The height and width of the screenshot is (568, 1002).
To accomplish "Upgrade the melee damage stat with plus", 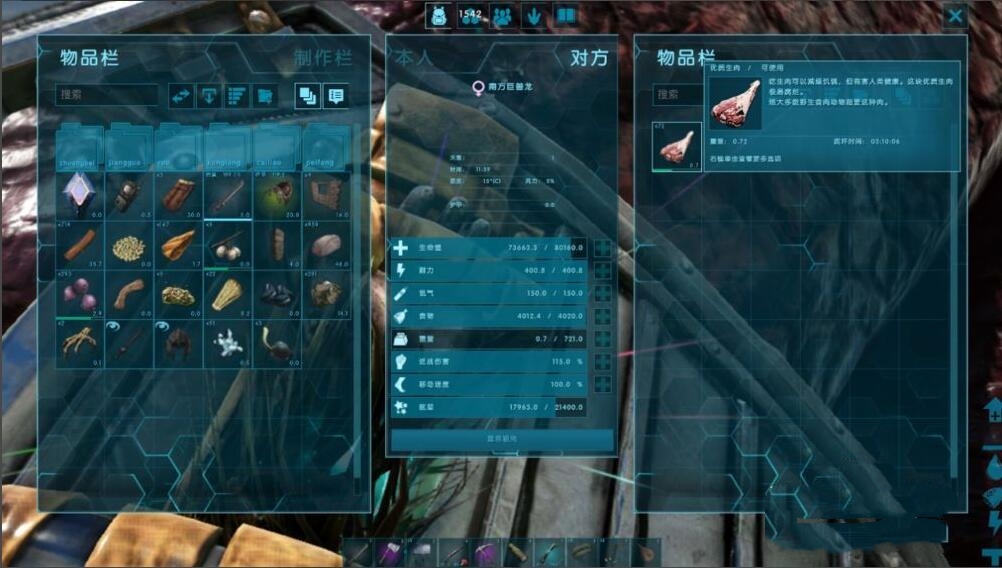I will (603, 361).
